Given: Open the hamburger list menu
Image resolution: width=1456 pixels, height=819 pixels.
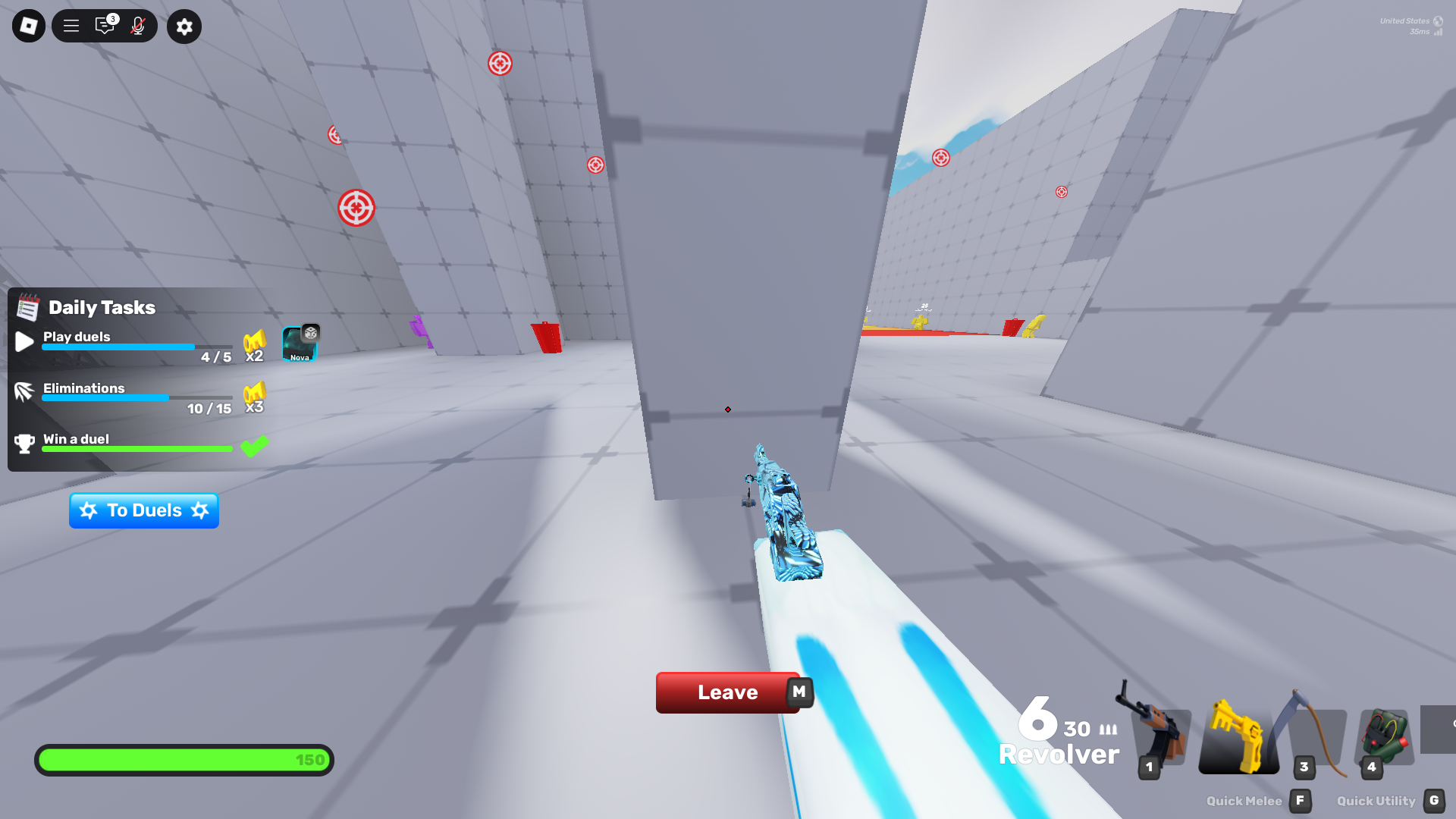Looking at the screenshot, I should point(71,27).
